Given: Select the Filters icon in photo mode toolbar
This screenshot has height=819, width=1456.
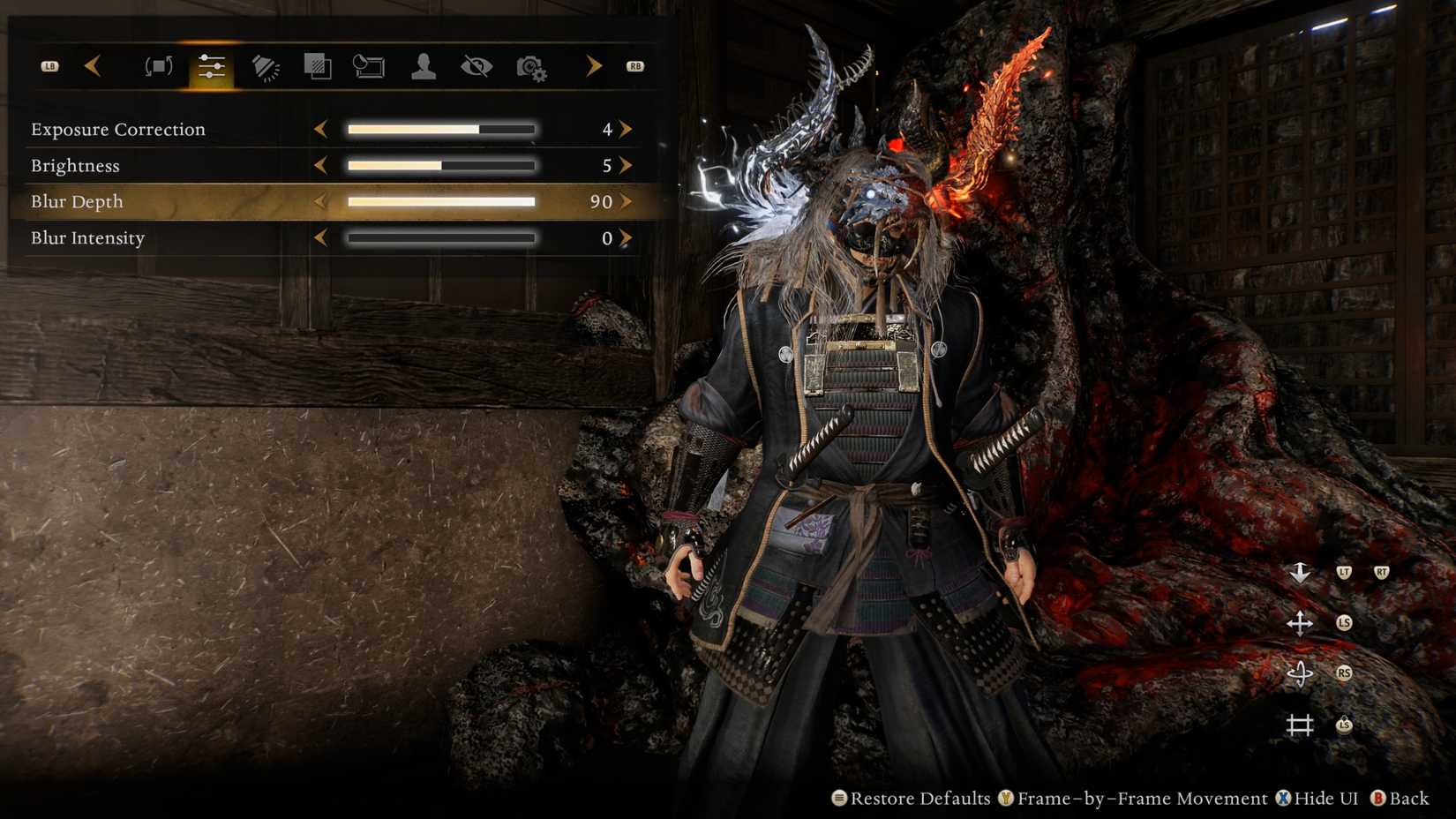Looking at the screenshot, I should tap(318, 65).
